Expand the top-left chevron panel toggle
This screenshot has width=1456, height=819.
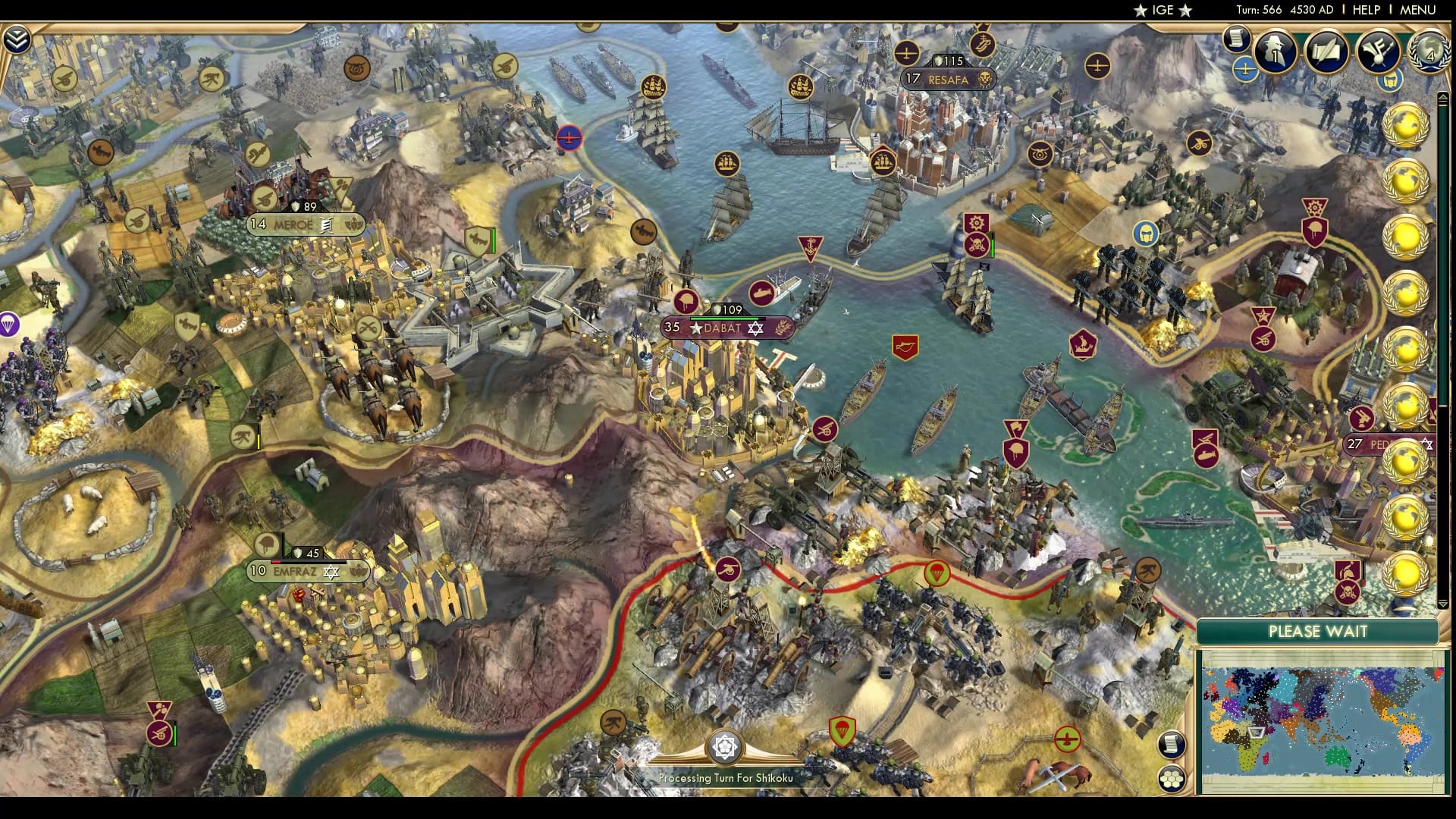click(x=16, y=39)
